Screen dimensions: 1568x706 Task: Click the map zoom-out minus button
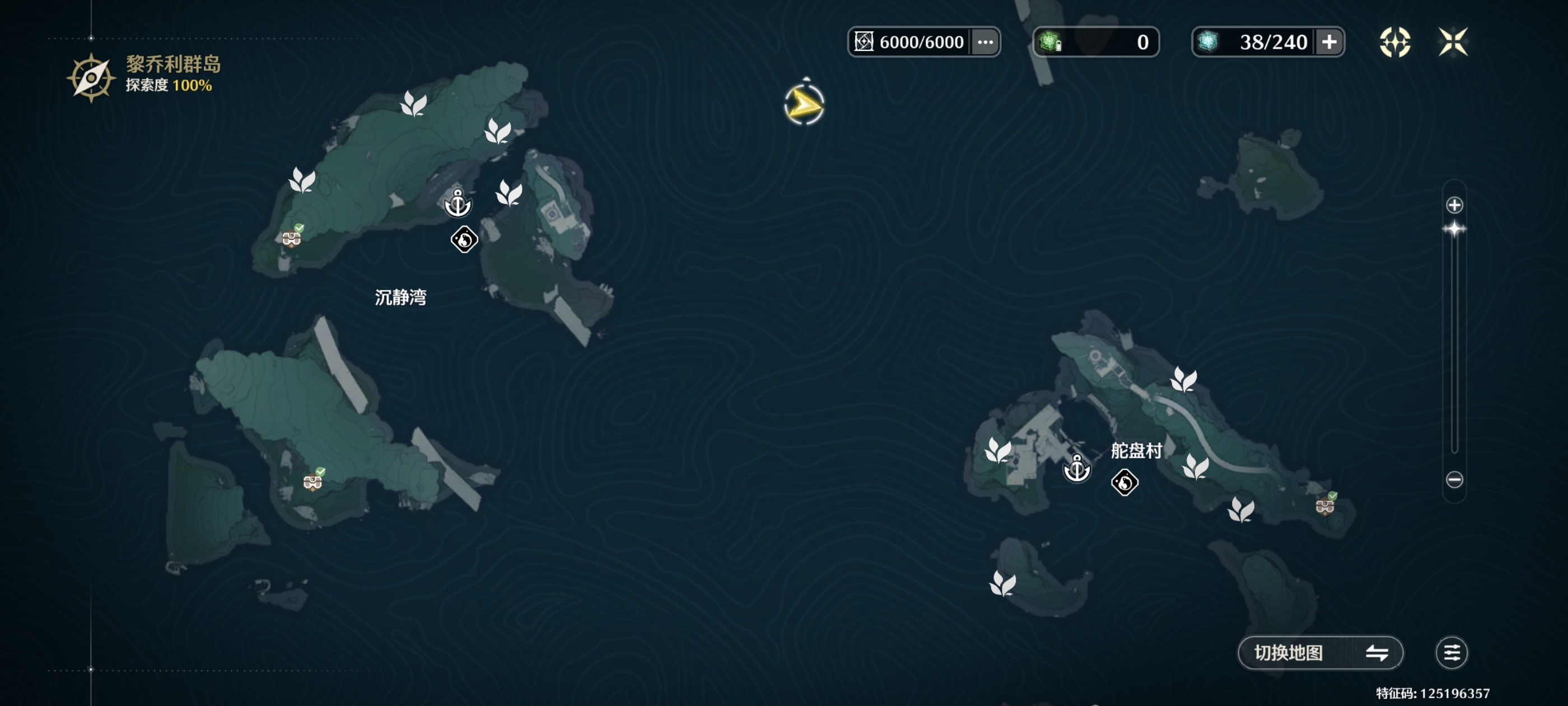tap(1454, 480)
